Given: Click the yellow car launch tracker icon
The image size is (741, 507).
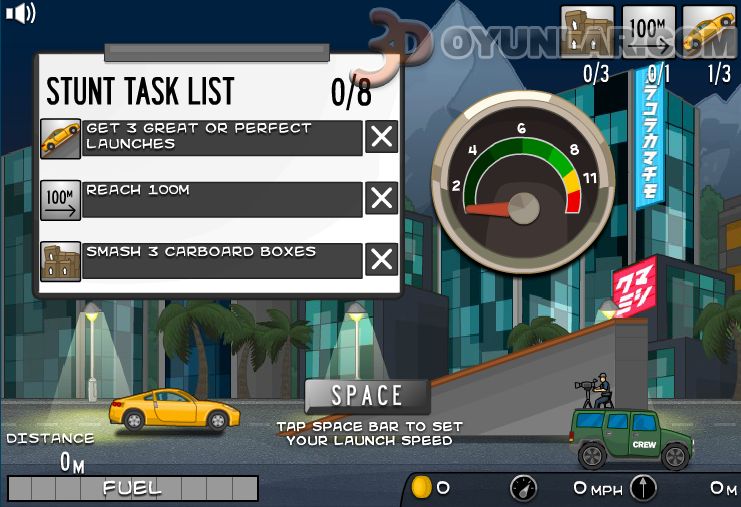Looking at the screenshot, I should (708, 33).
